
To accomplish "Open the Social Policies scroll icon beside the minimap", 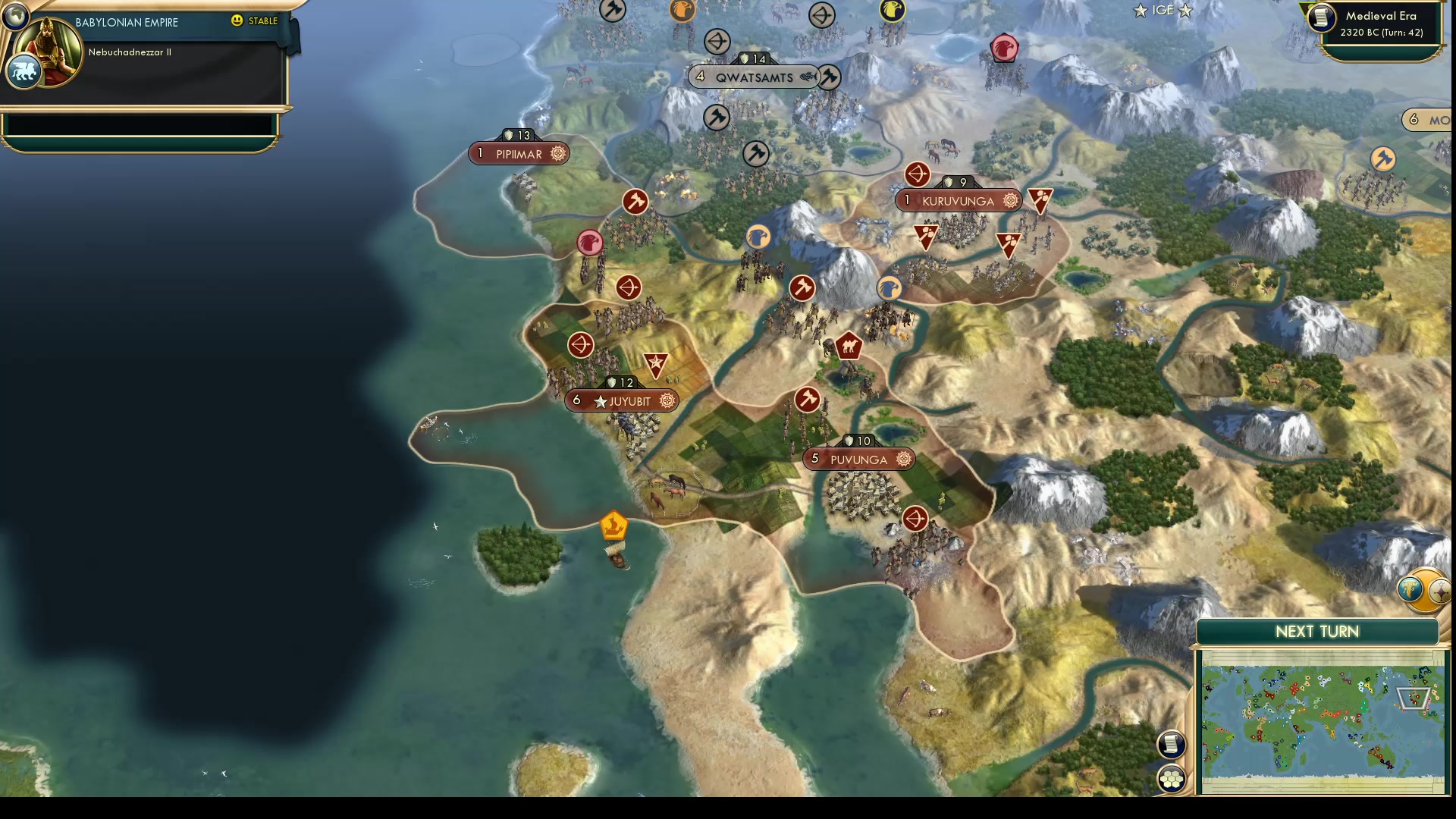I will [x=1171, y=745].
